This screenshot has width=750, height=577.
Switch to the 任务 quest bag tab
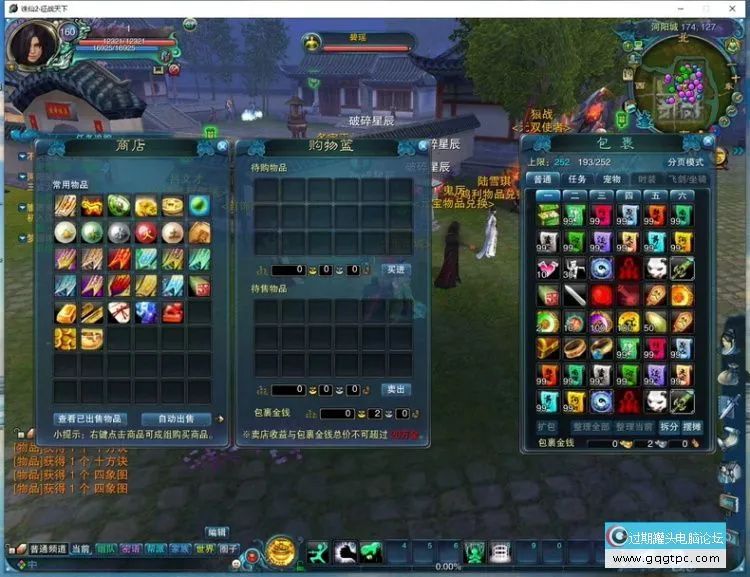pos(577,179)
